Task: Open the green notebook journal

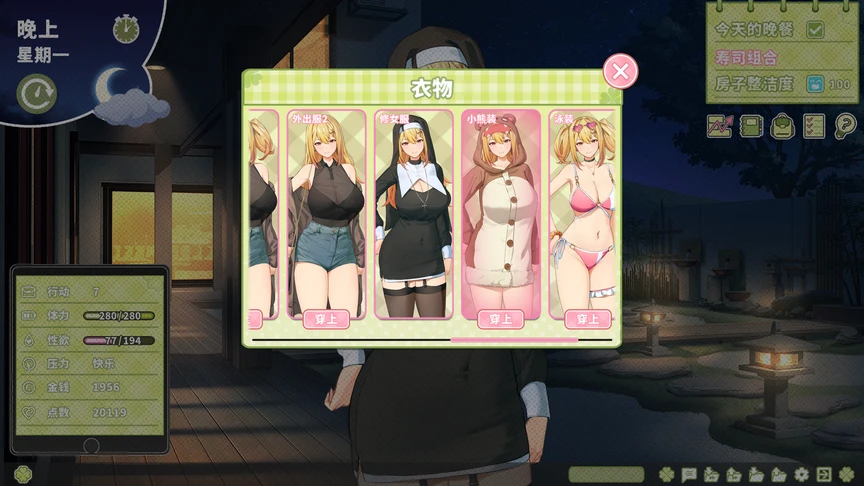Action: click(x=751, y=126)
